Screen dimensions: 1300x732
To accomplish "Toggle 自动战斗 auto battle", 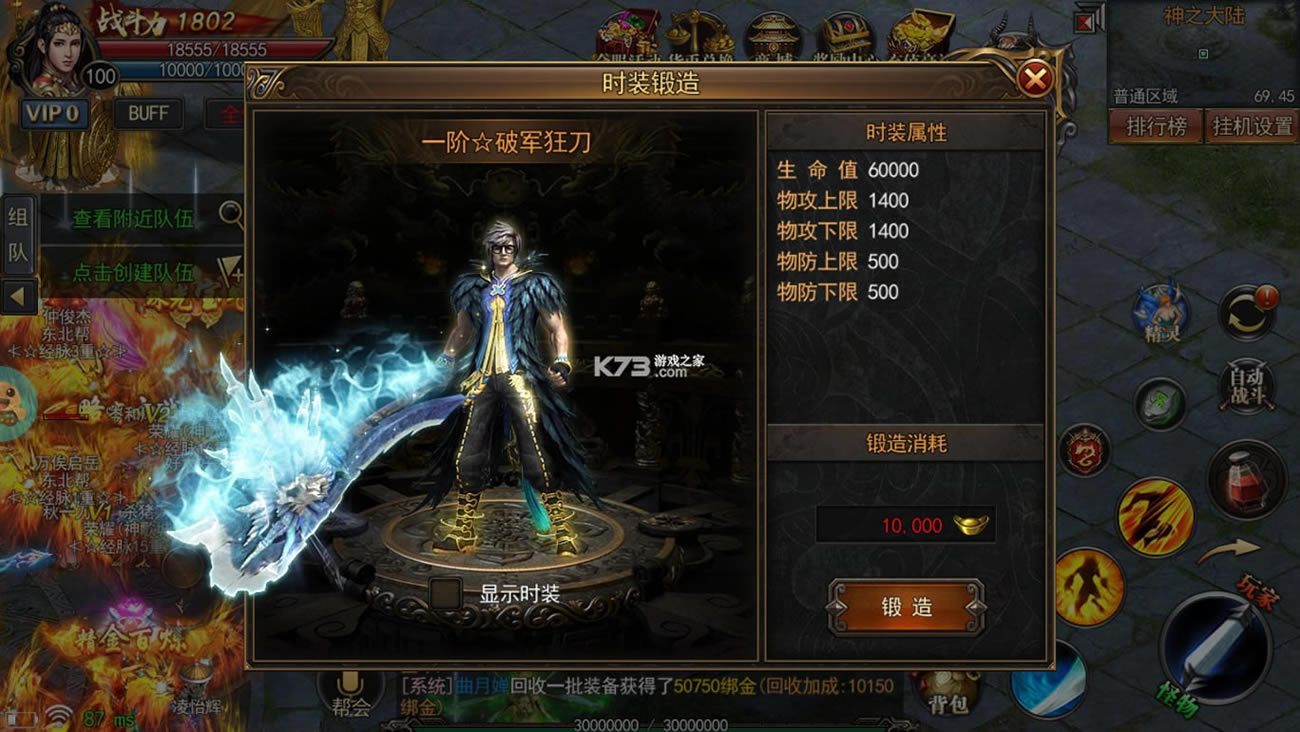I will pos(1246,385).
